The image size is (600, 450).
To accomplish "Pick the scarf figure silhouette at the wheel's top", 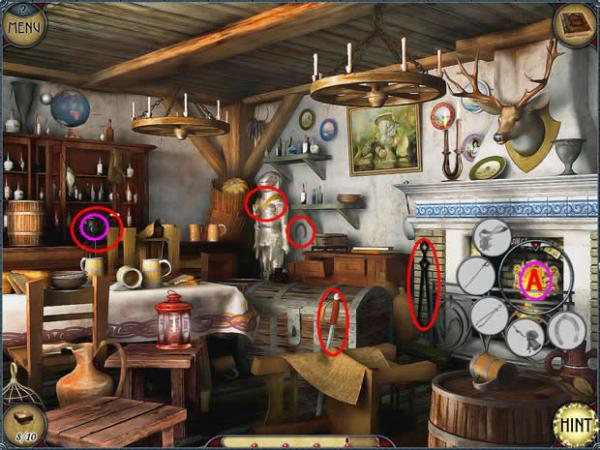I will pyautogui.click(x=491, y=238).
